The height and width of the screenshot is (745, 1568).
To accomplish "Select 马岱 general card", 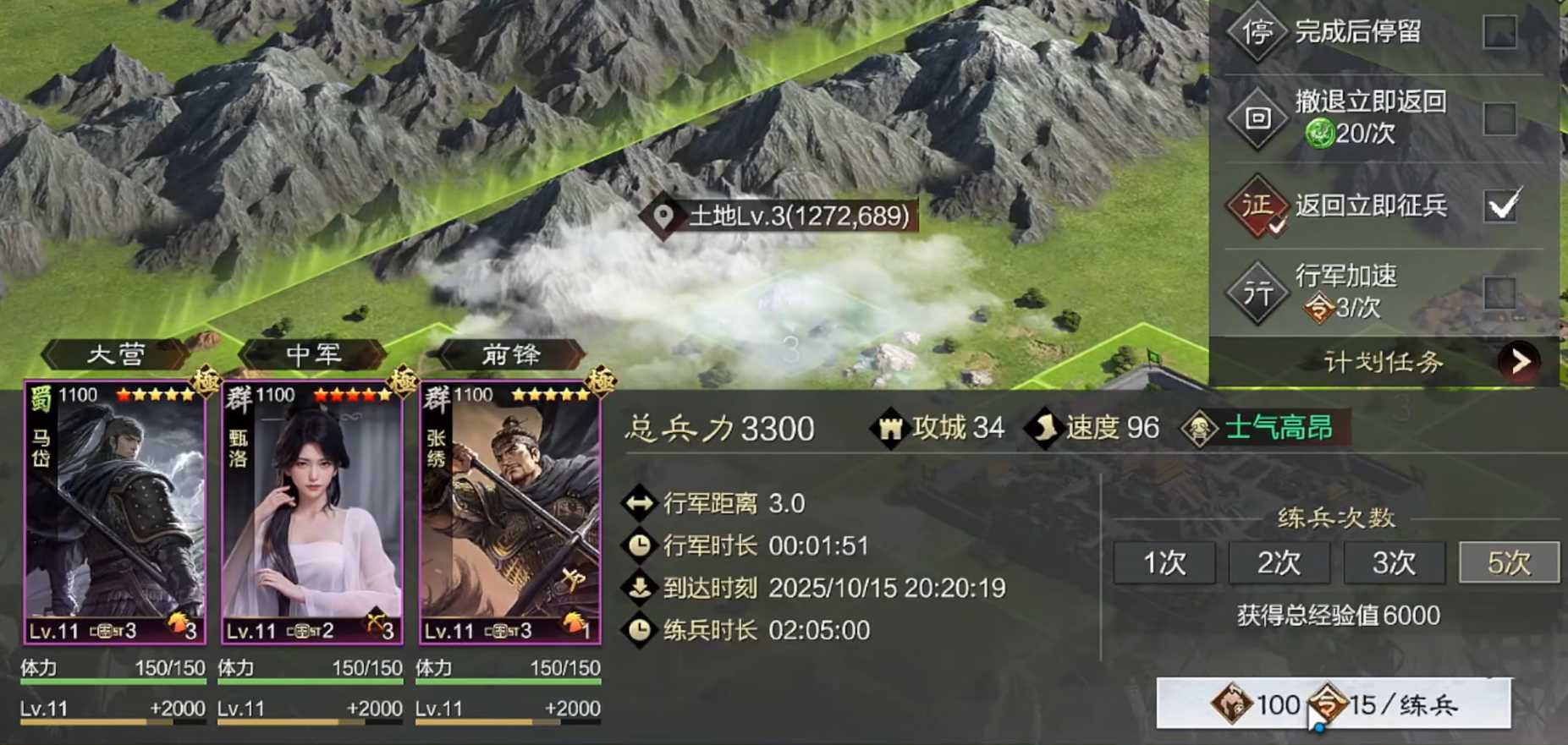I will tap(115, 513).
